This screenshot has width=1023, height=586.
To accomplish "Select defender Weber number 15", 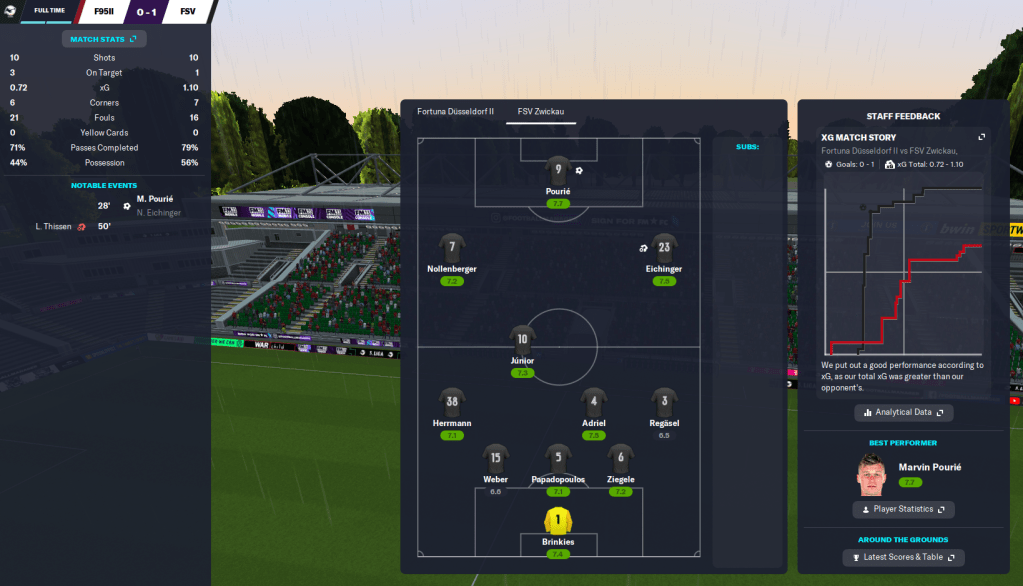I will coord(495,460).
